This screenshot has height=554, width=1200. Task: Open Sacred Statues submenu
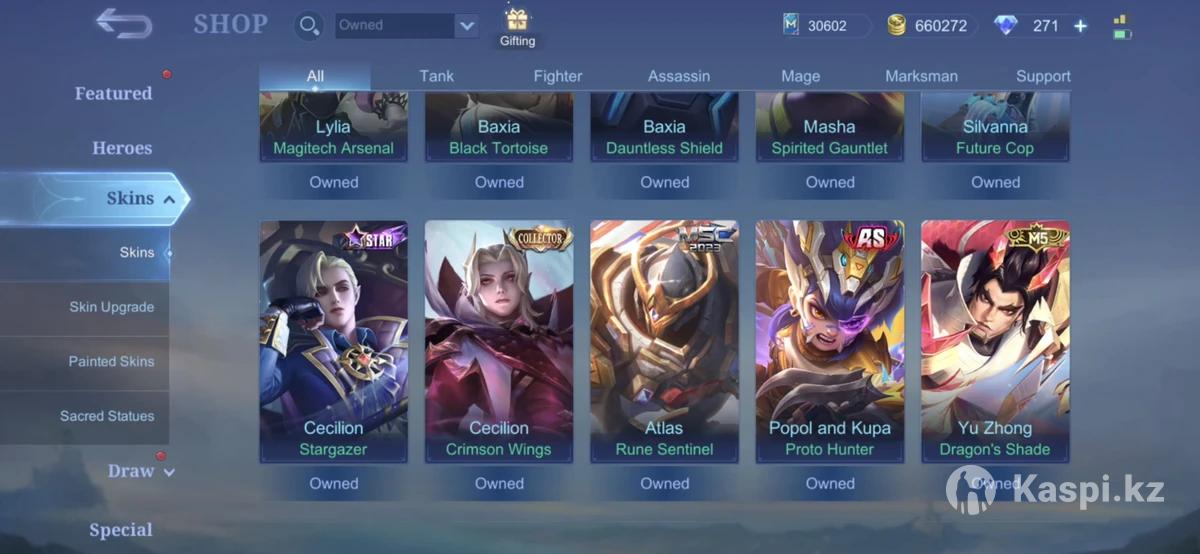[x=107, y=416]
